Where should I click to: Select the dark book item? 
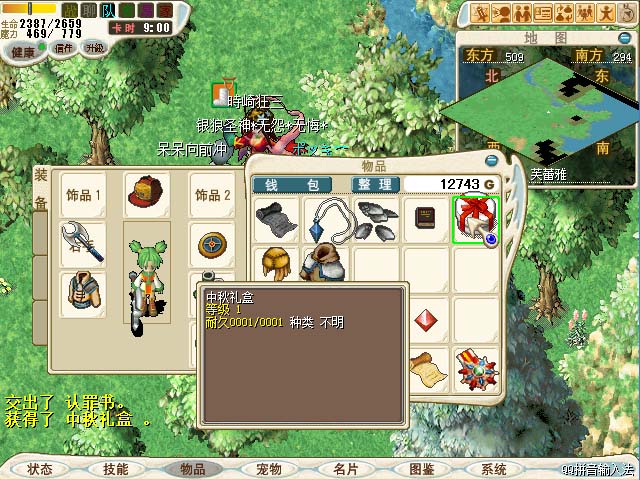point(425,218)
